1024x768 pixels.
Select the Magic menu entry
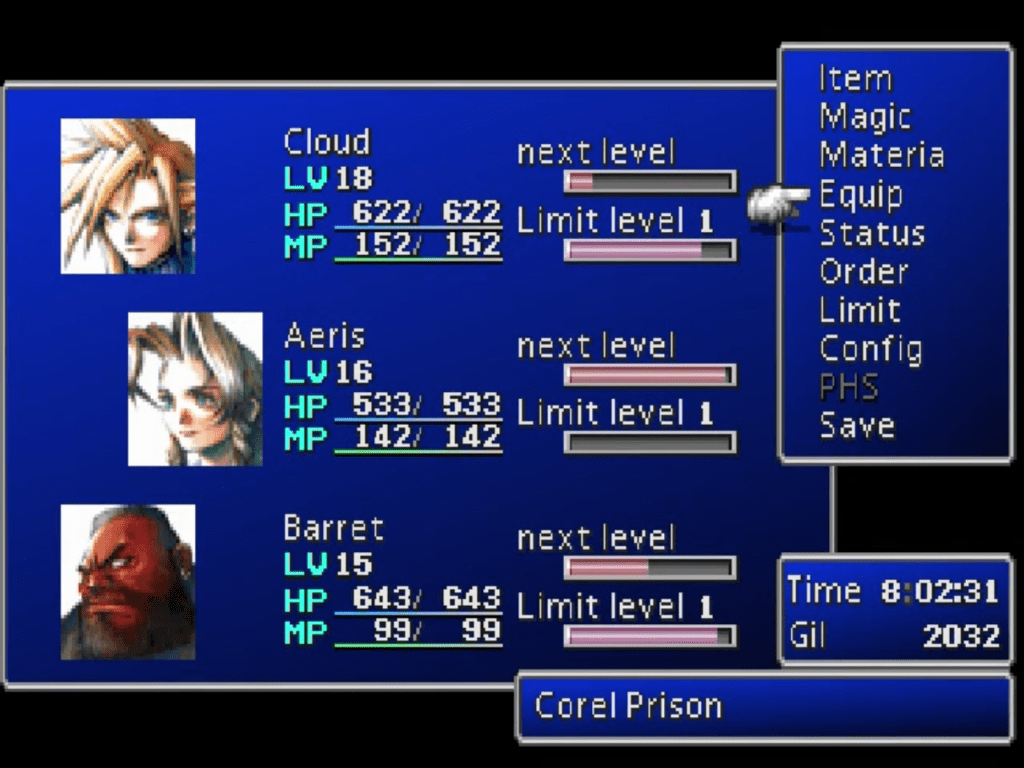pyautogui.click(x=865, y=117)
